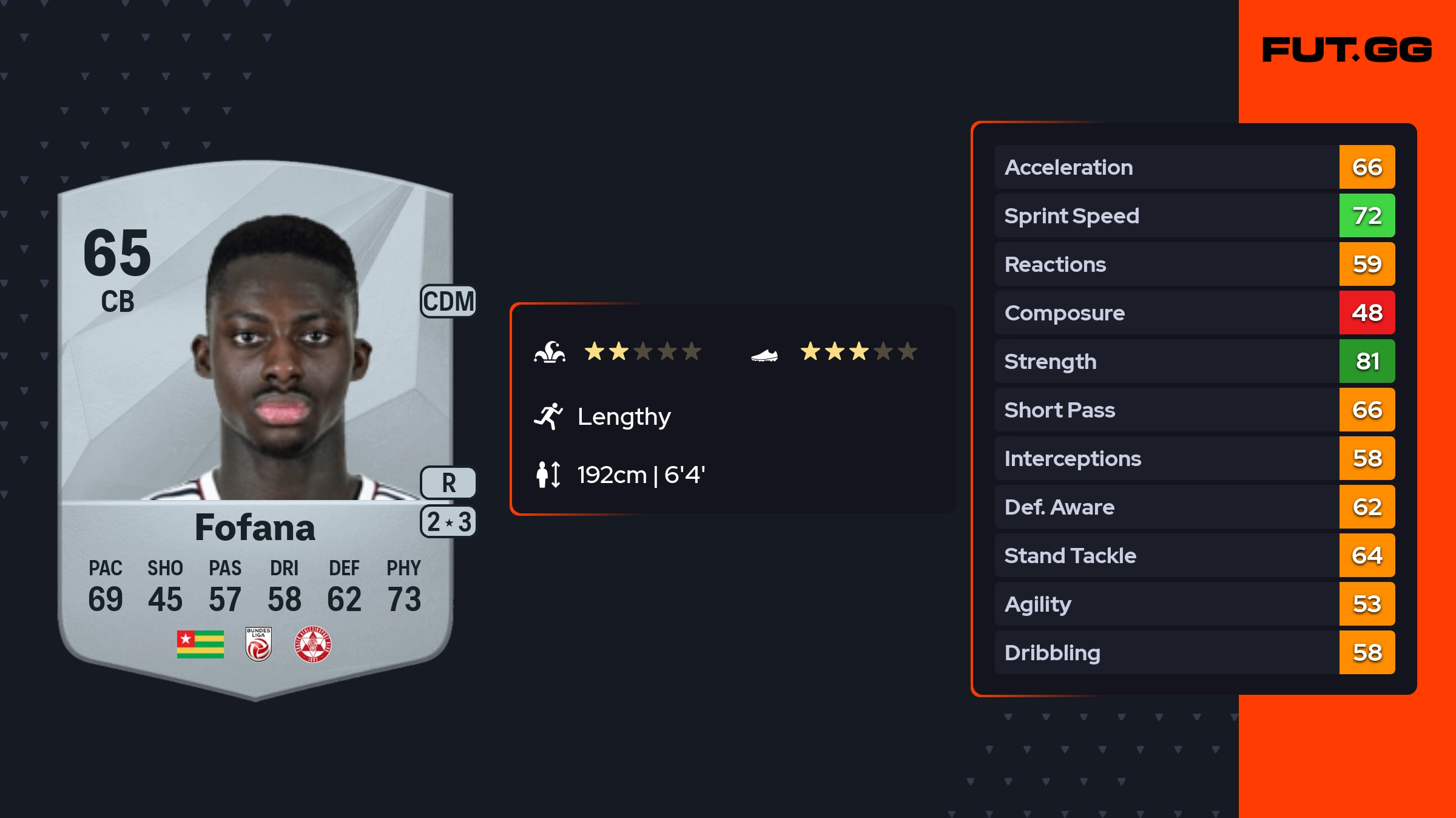Select the Fofana player card
The width and height of the screenshot is (1456, 818).
tap(255, 425)
